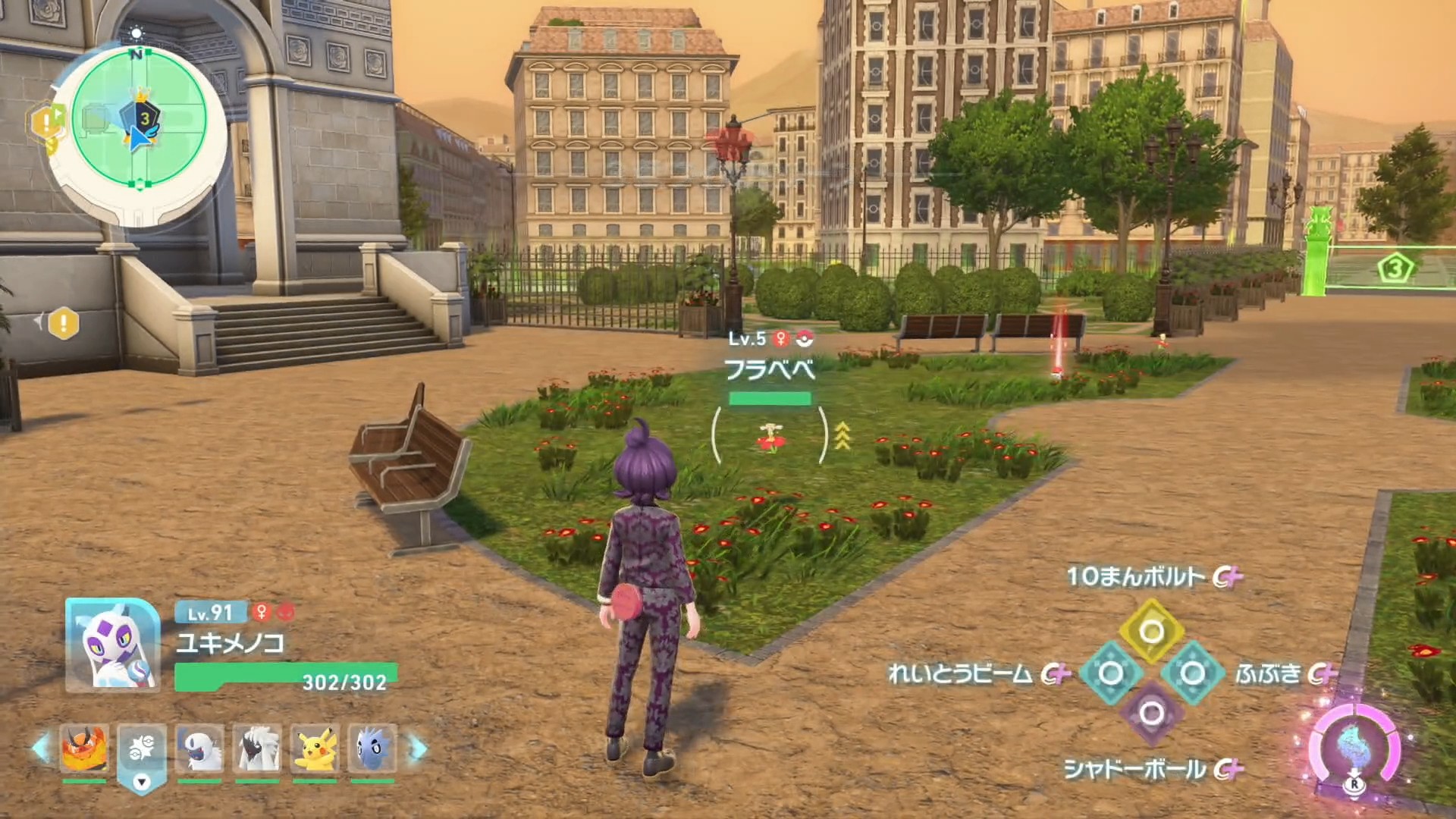Image resolution: width=1456 pixels, height=819 pixels.
Task: Switch to the blue spiky Pokémon party slot
Action: click(372, 748)
